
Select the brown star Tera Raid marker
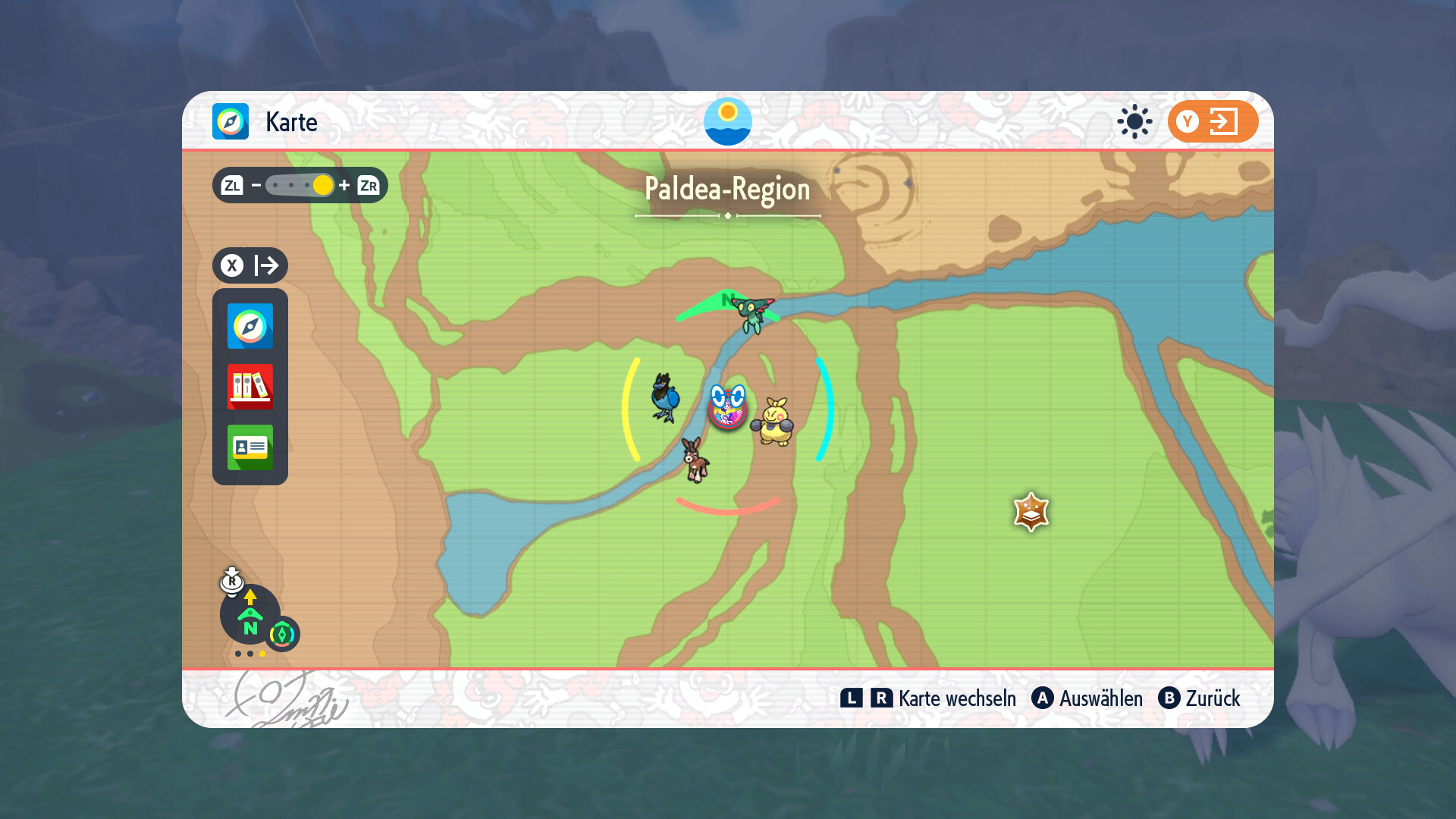click(1031, 513)
